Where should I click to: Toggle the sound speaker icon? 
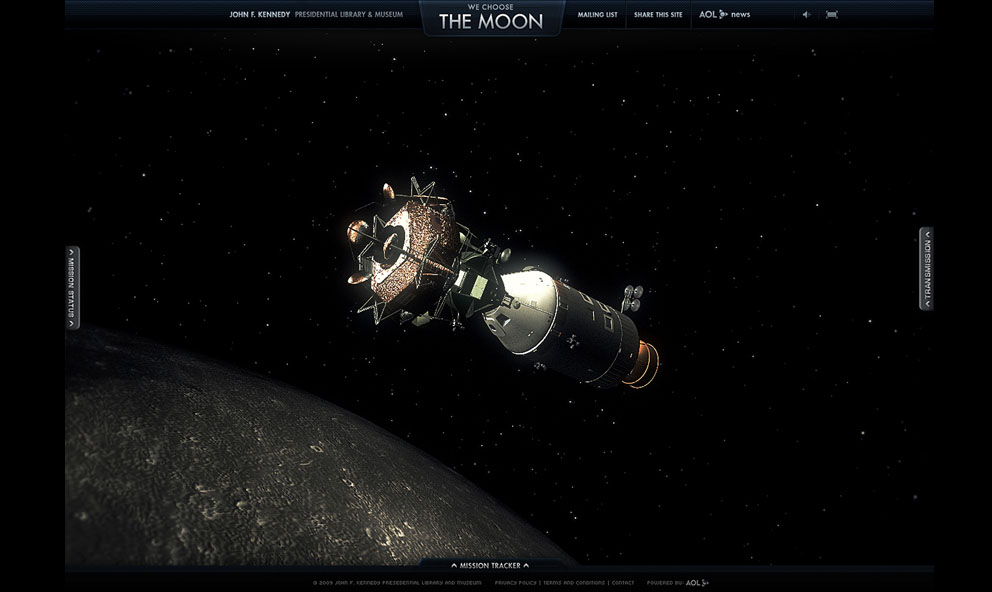[806, 15]
